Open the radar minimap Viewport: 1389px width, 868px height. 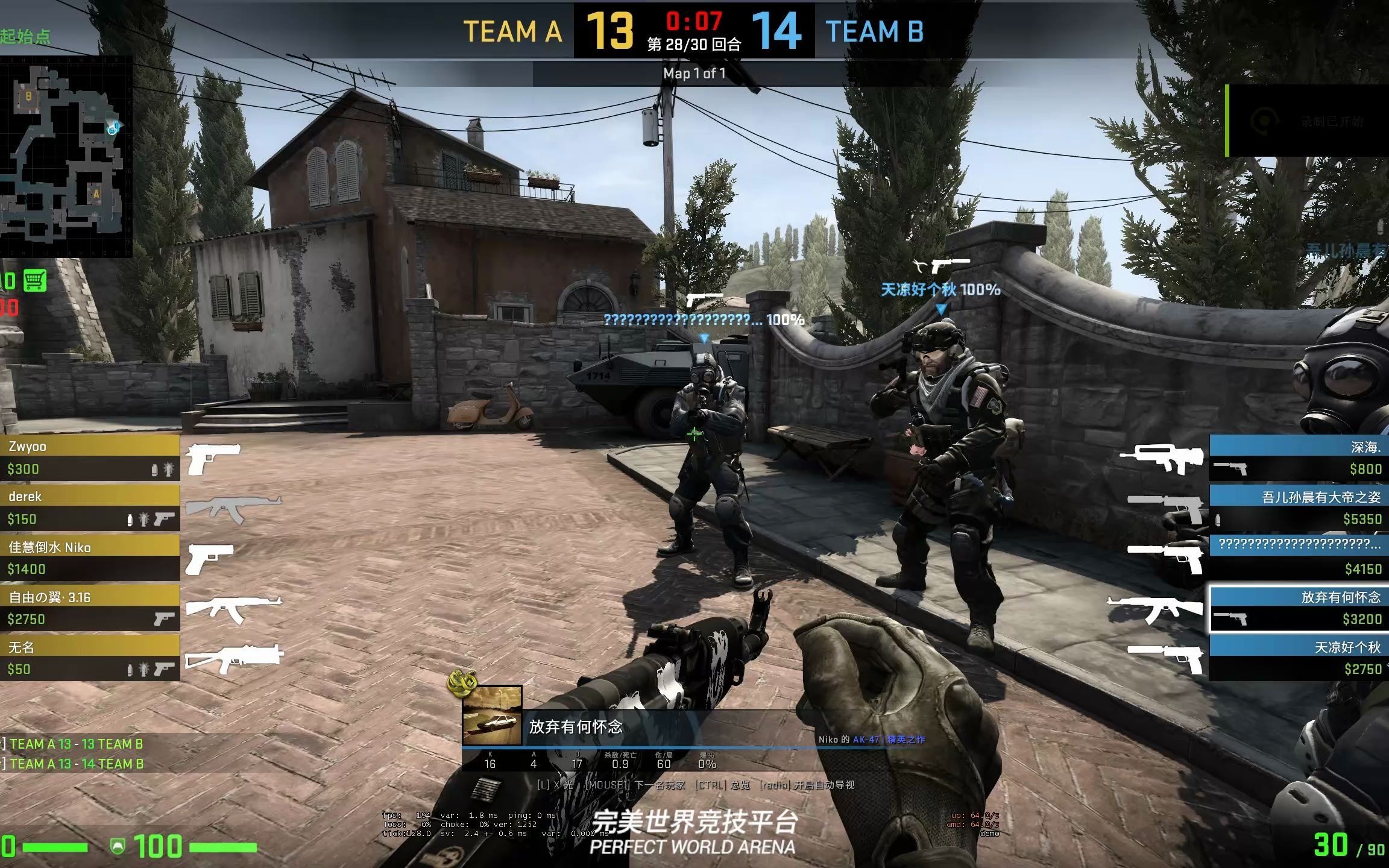point(65,157)
